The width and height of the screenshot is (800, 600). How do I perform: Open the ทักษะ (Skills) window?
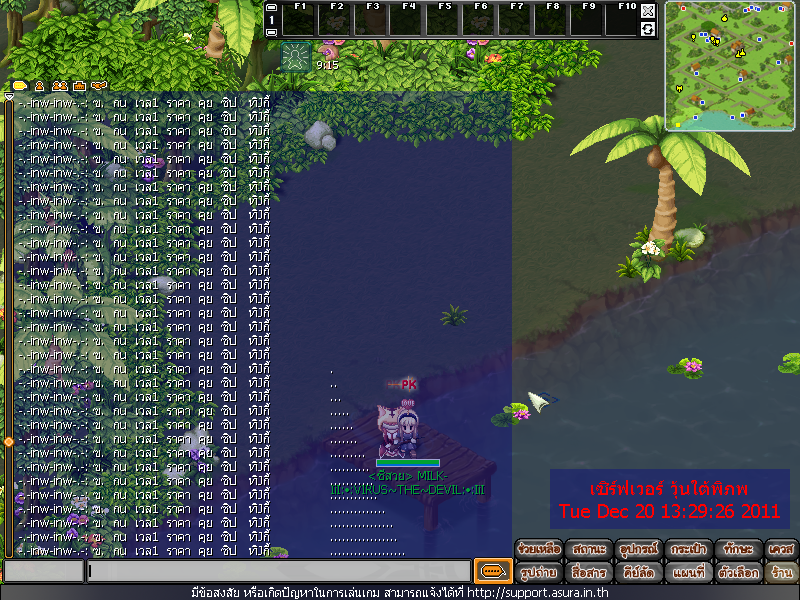(x=740, y=550)
